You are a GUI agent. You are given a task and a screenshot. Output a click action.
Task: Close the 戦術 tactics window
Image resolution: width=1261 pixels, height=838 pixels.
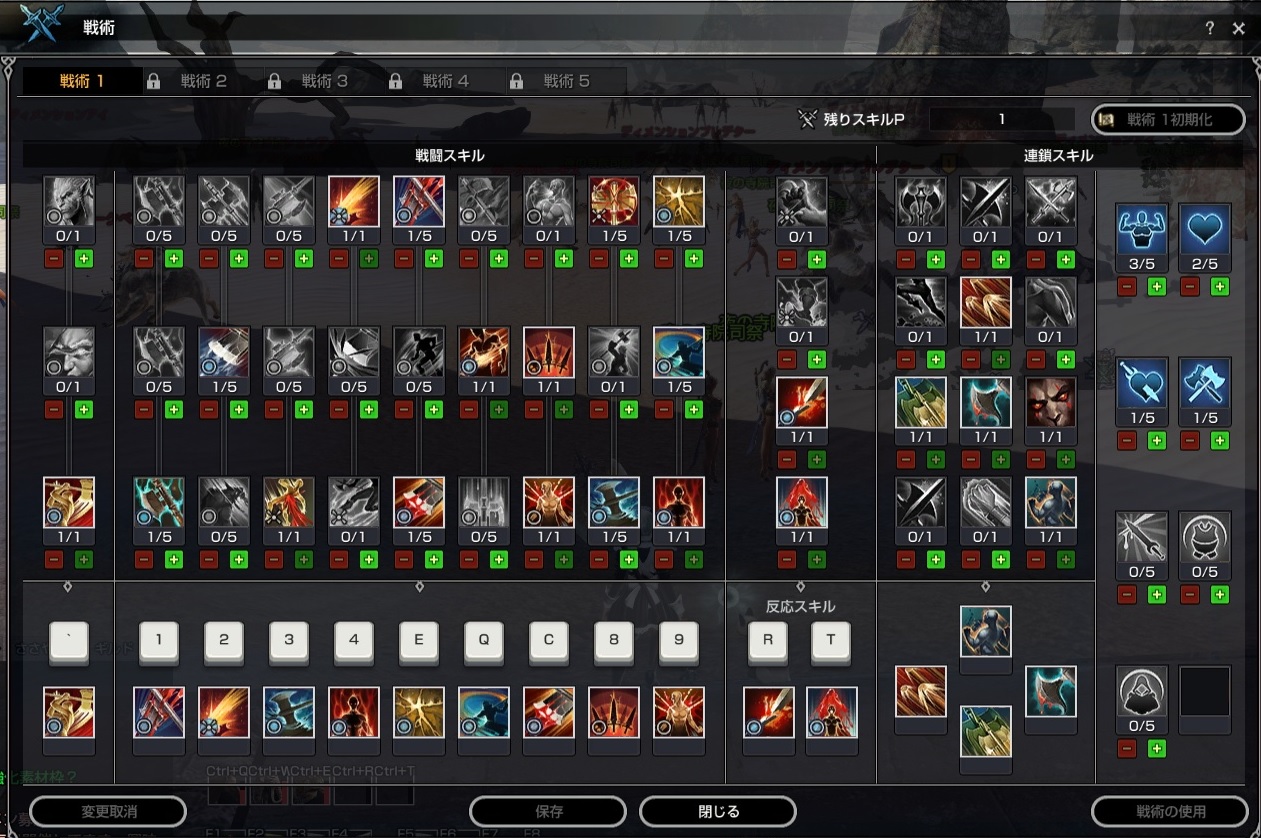click(1239, 29)
